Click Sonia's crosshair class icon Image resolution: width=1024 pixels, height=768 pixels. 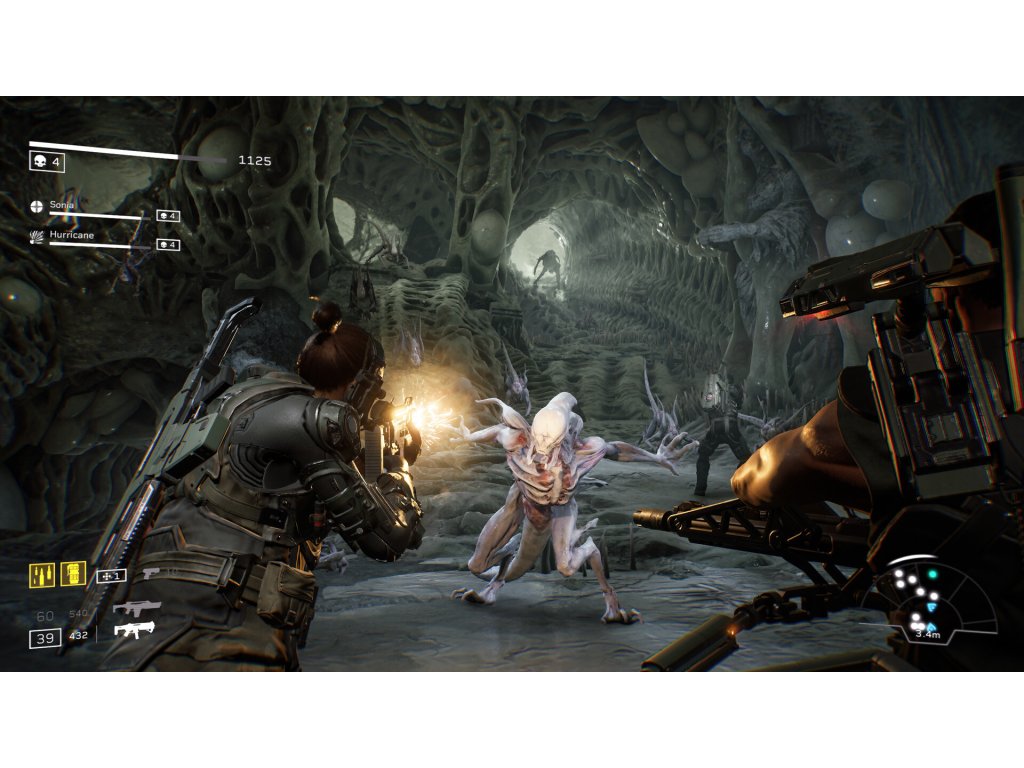point(37,207)
